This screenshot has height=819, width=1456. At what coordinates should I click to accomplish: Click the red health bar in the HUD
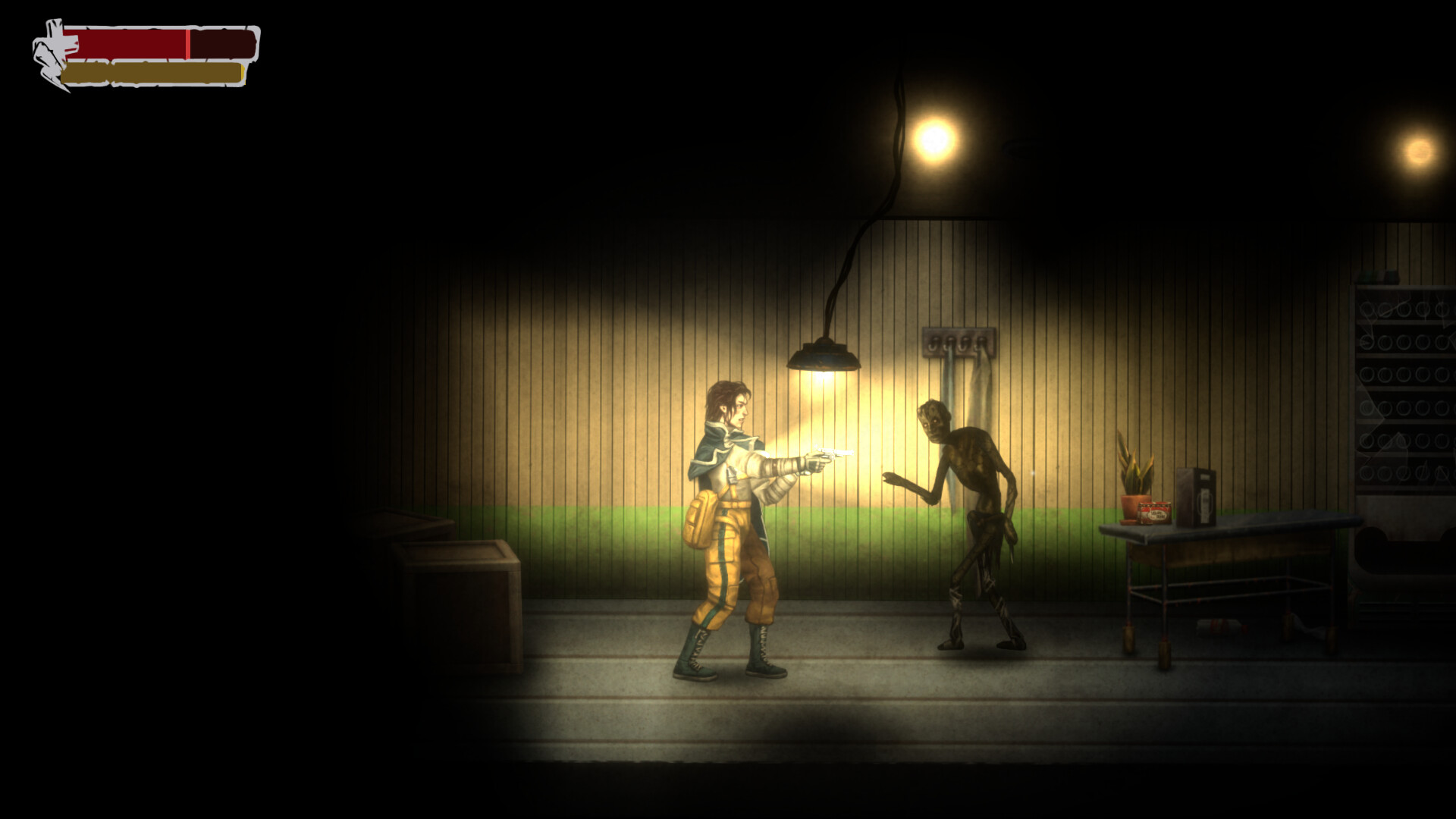pyautogui.click(x=125, y=42)
